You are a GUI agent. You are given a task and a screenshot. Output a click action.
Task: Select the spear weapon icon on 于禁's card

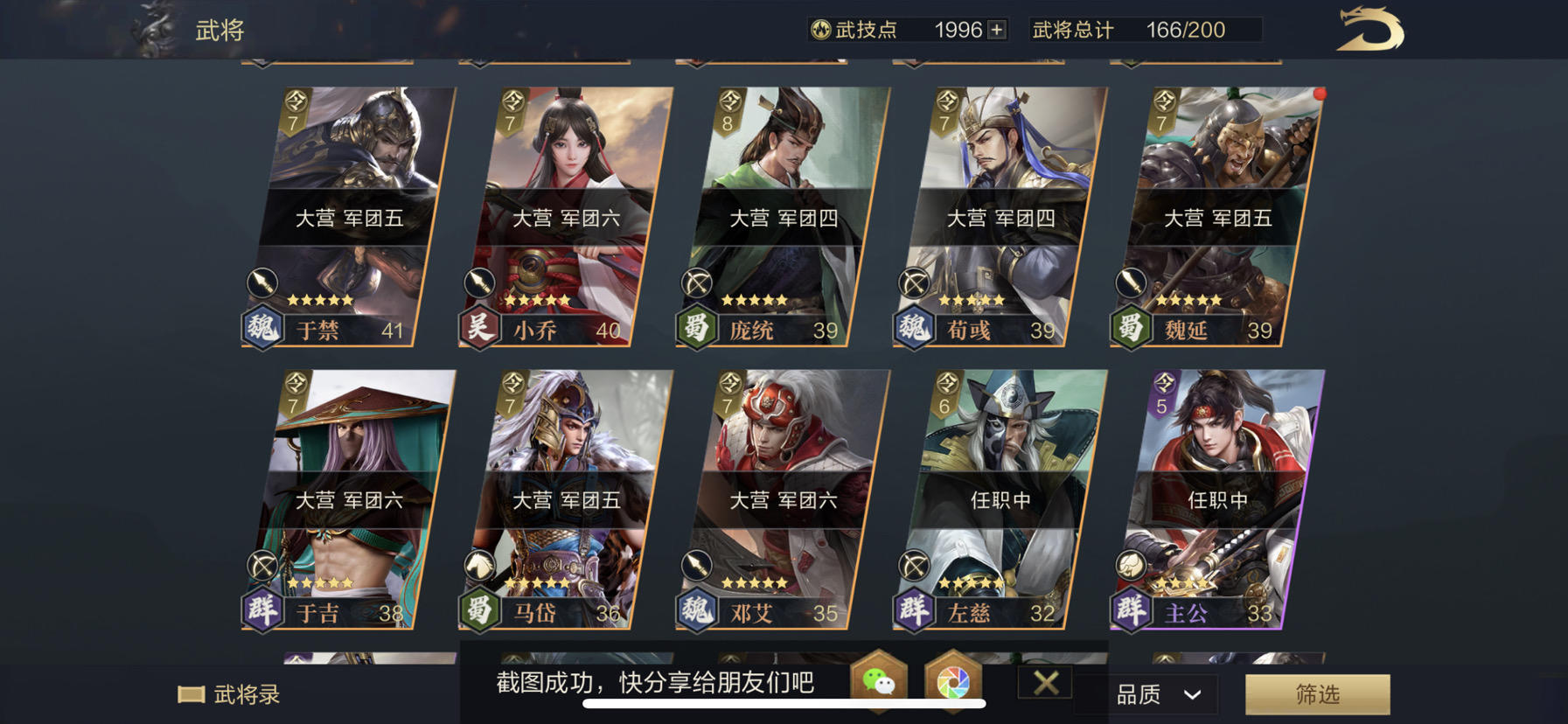point(264,282)
